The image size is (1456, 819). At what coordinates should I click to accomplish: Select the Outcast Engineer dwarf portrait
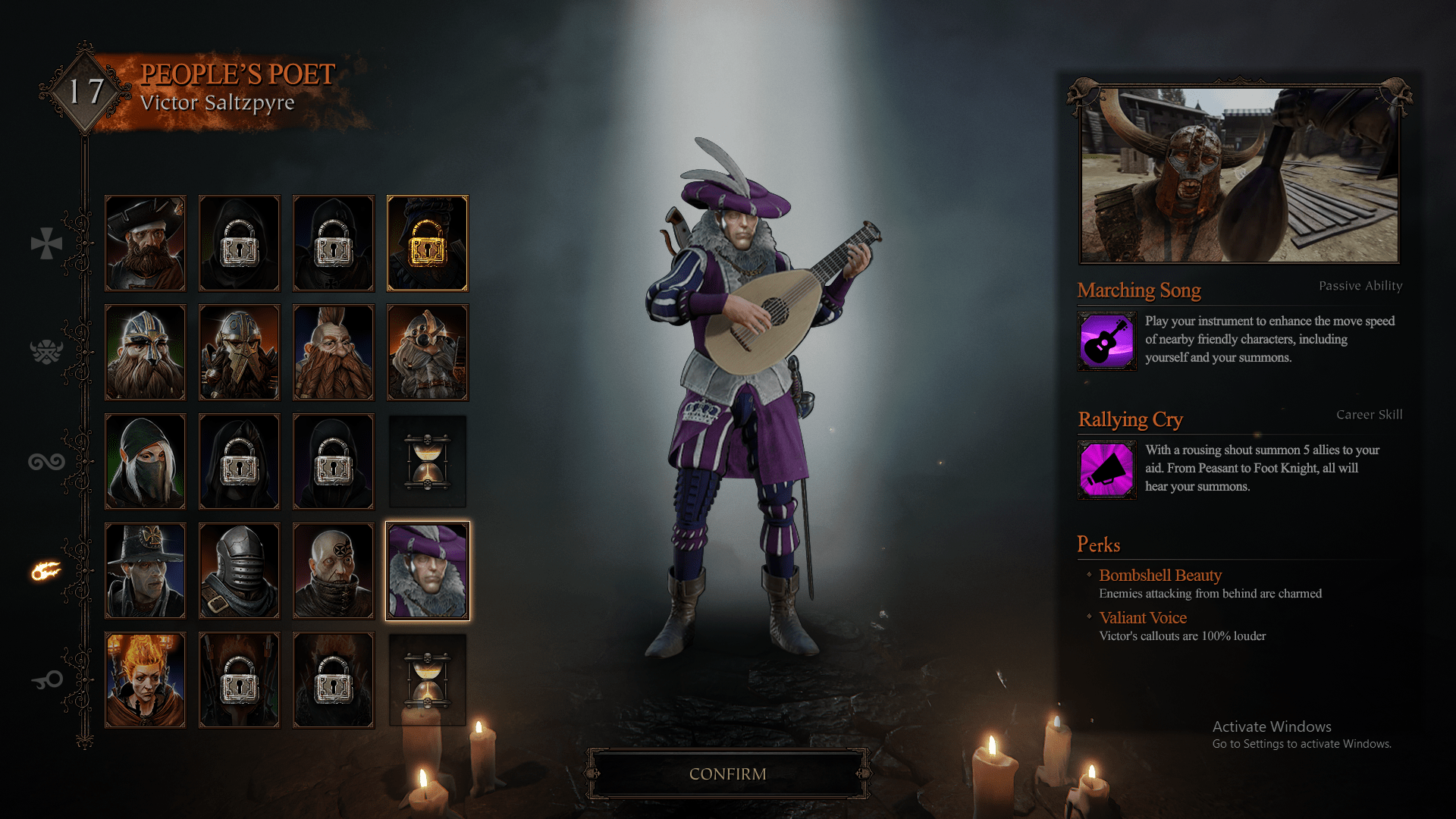tap(428, 353)
